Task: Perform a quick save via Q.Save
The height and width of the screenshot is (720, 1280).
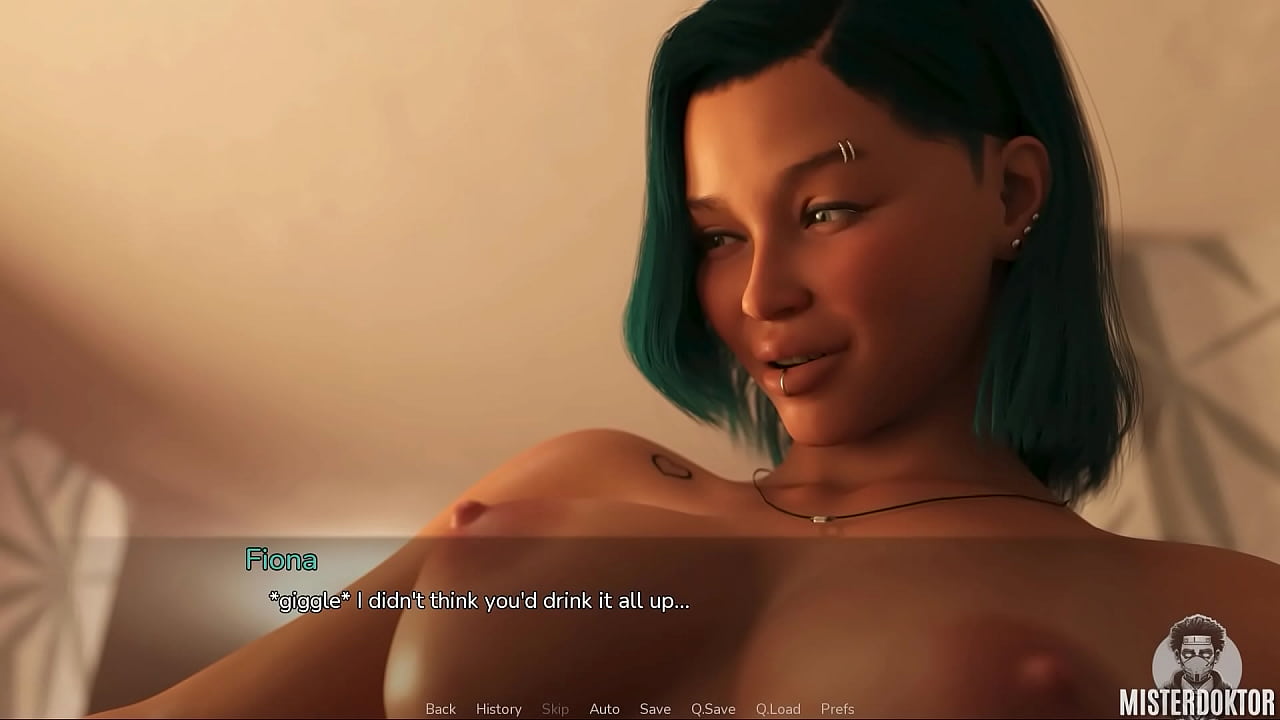Action: tap(712, 708)
